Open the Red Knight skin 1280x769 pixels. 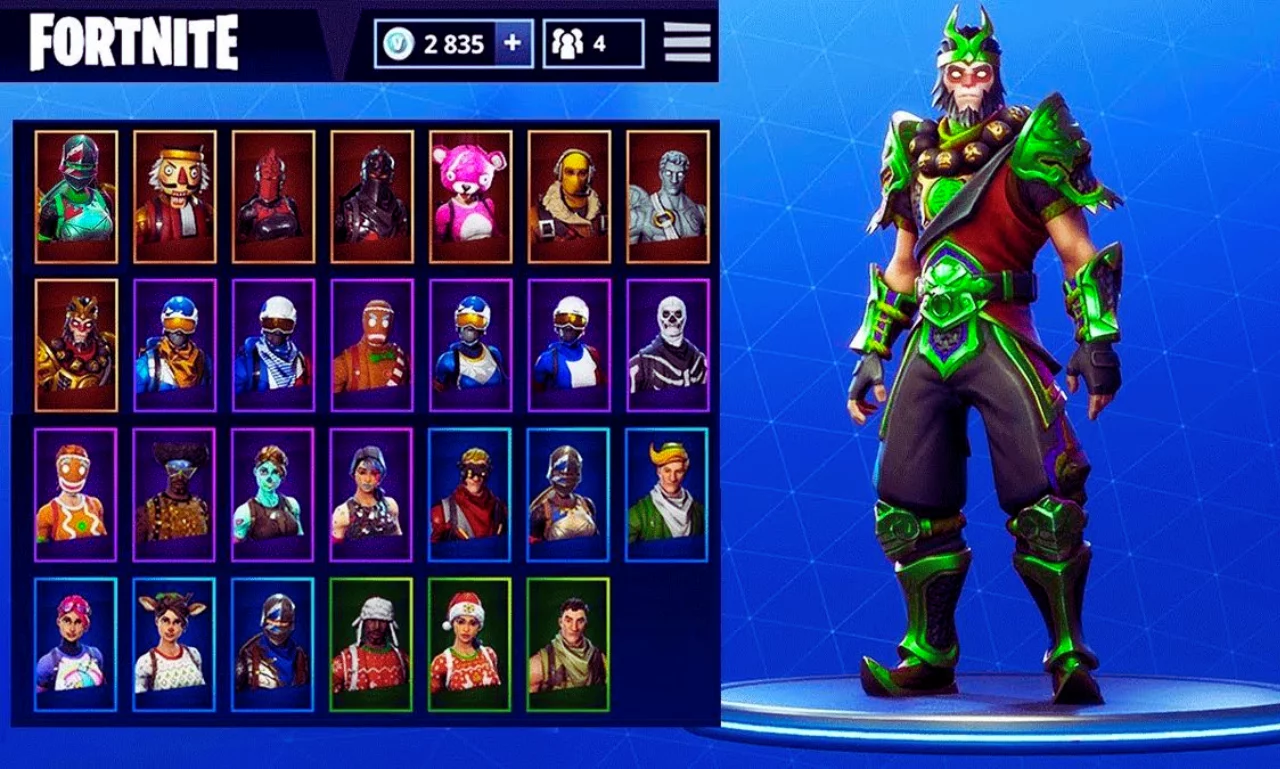(272, 193)
